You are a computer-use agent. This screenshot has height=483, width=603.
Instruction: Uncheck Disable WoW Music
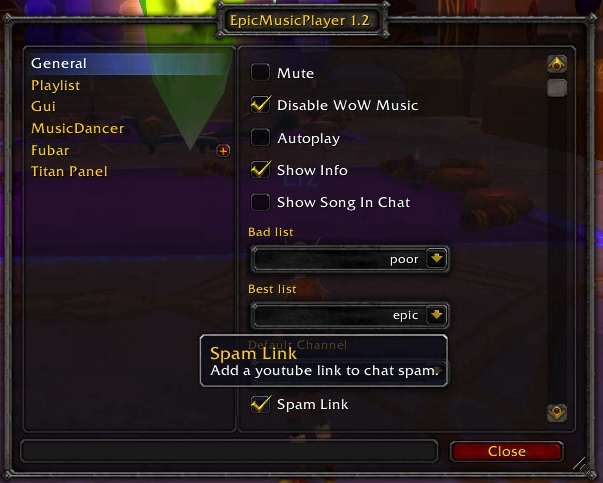click(x=260, y=105)
